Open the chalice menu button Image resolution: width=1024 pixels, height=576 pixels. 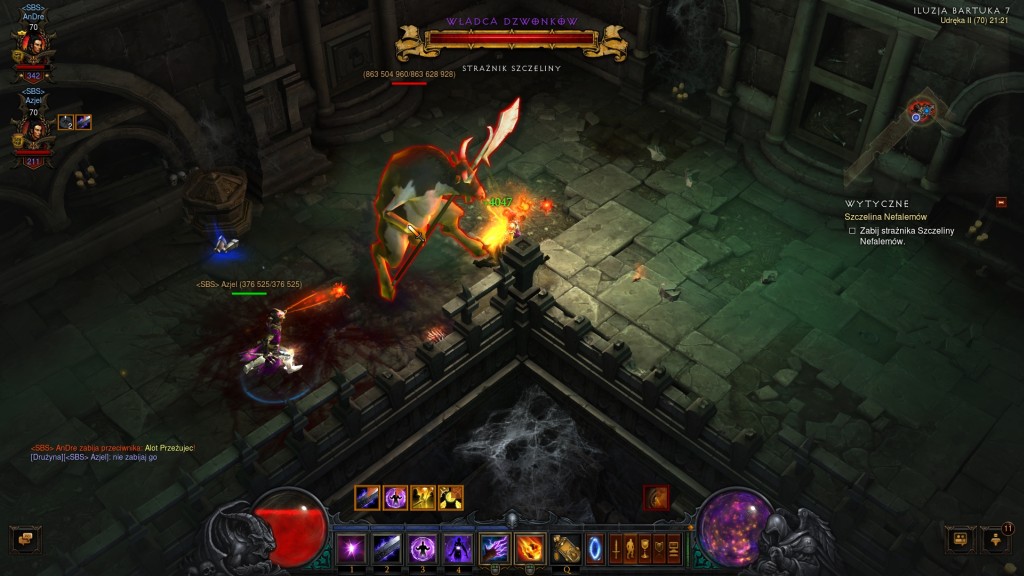coord(645,548)
